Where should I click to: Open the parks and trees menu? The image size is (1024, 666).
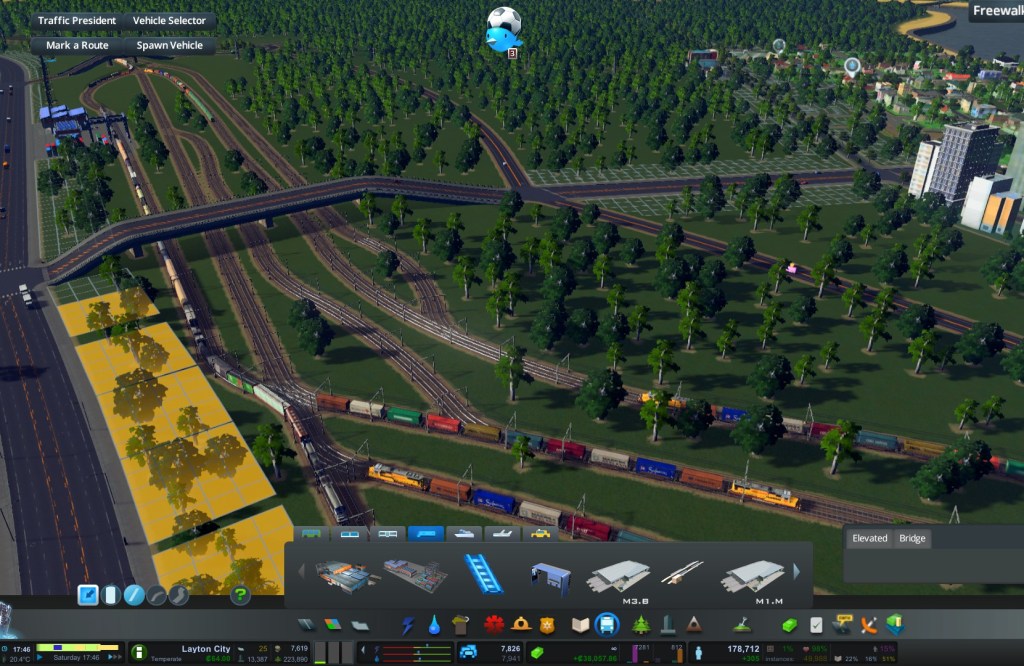pyautogui.click(x=640, y=625)
